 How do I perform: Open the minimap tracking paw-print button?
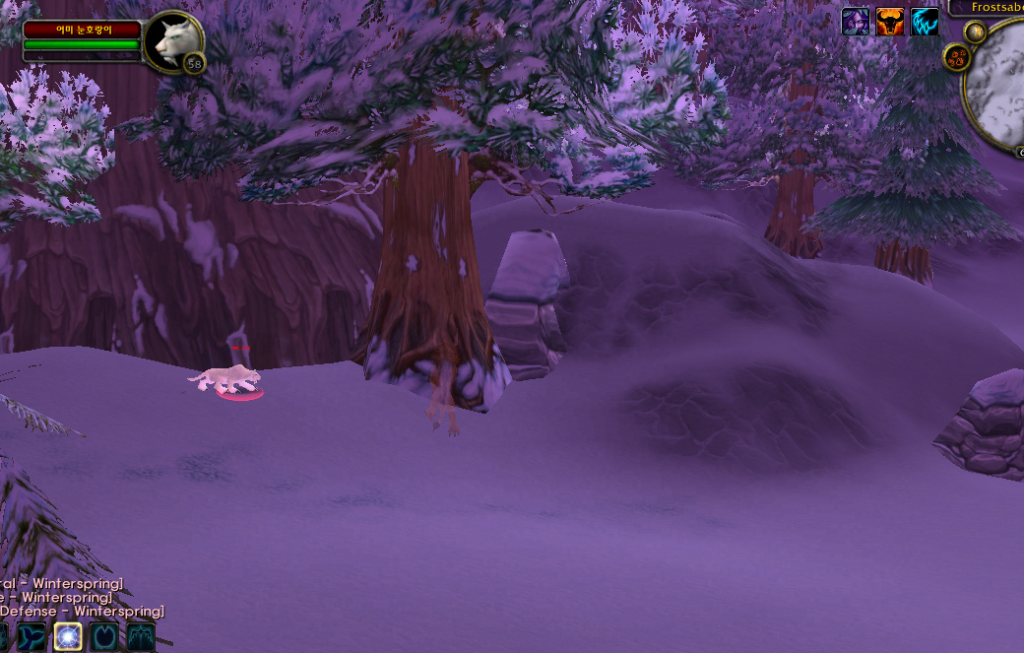[x=956, y=58]
